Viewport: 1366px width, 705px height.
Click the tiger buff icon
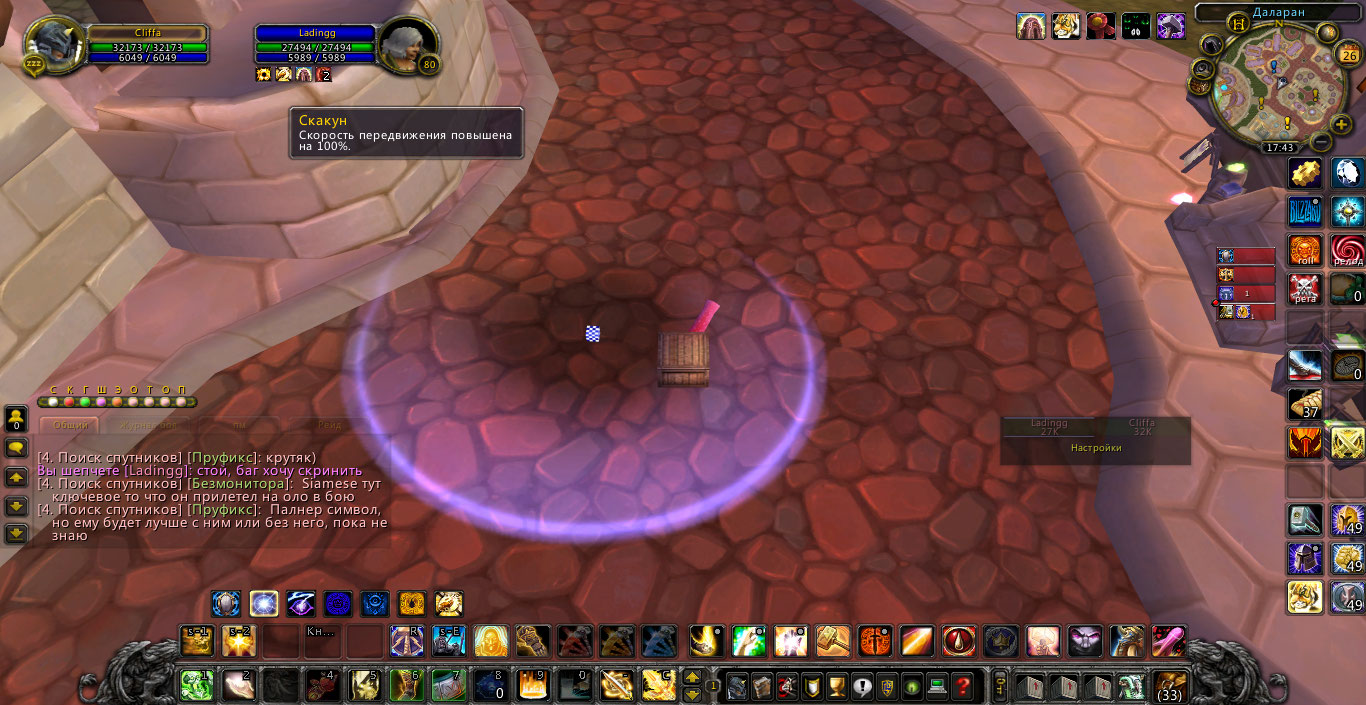[1065, 26]
